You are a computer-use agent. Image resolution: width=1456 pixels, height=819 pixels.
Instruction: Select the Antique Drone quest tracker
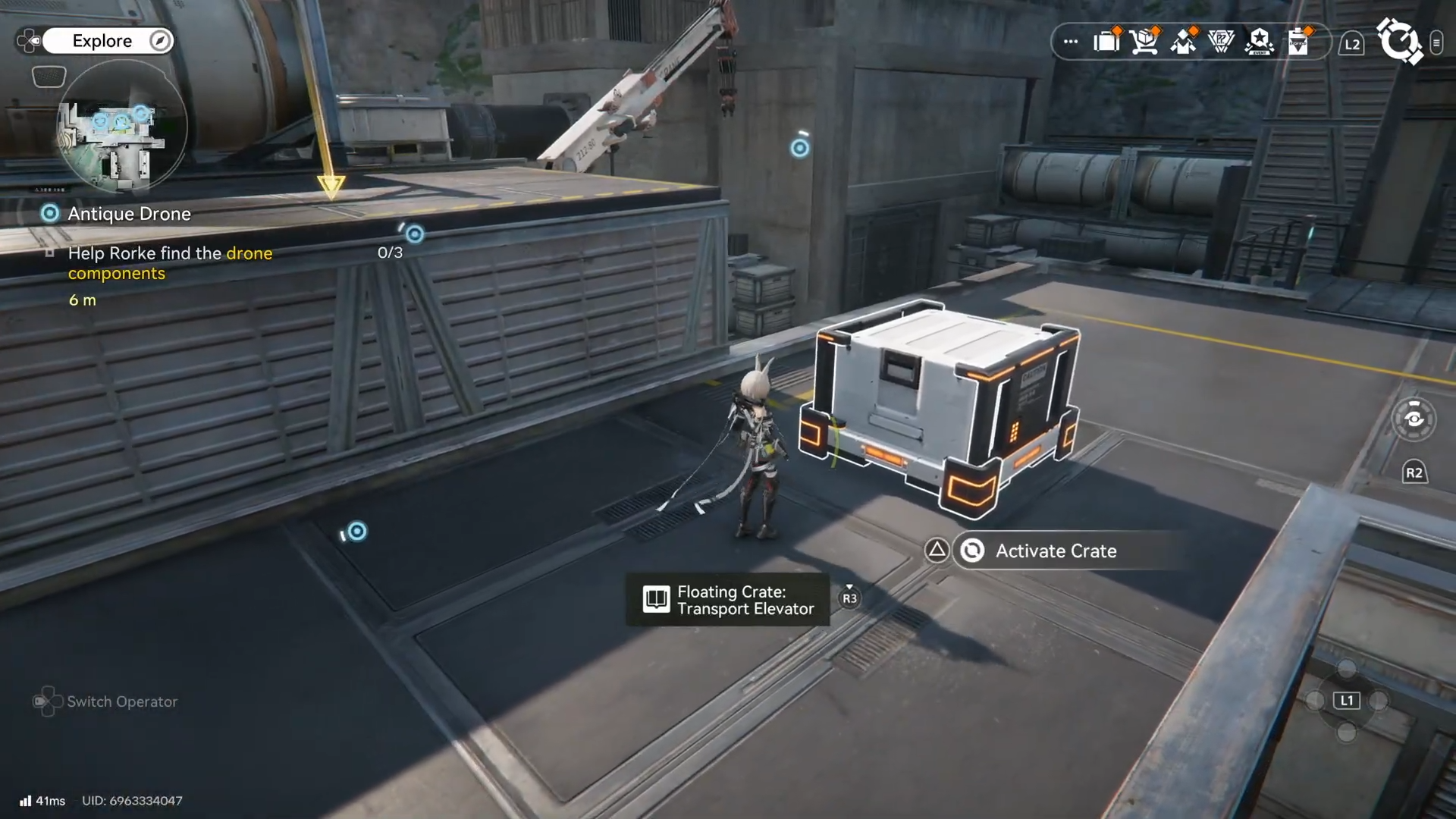(x=129, y=214)
